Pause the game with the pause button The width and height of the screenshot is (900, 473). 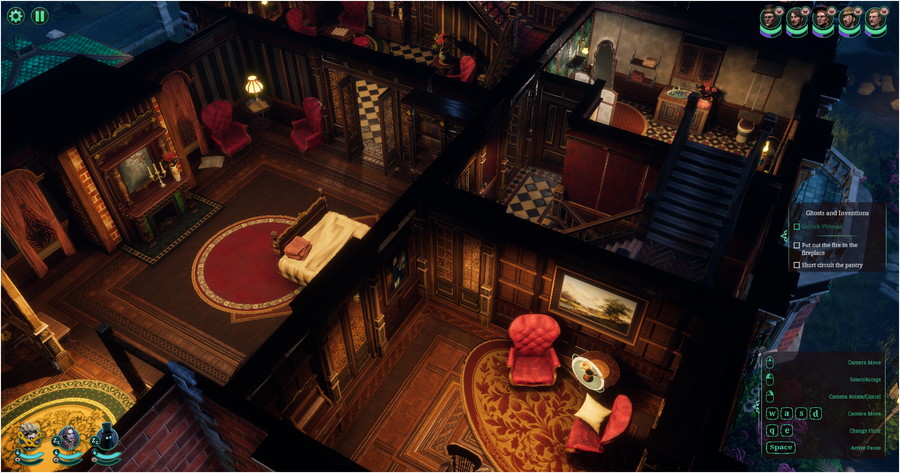(x=39, y=15)
